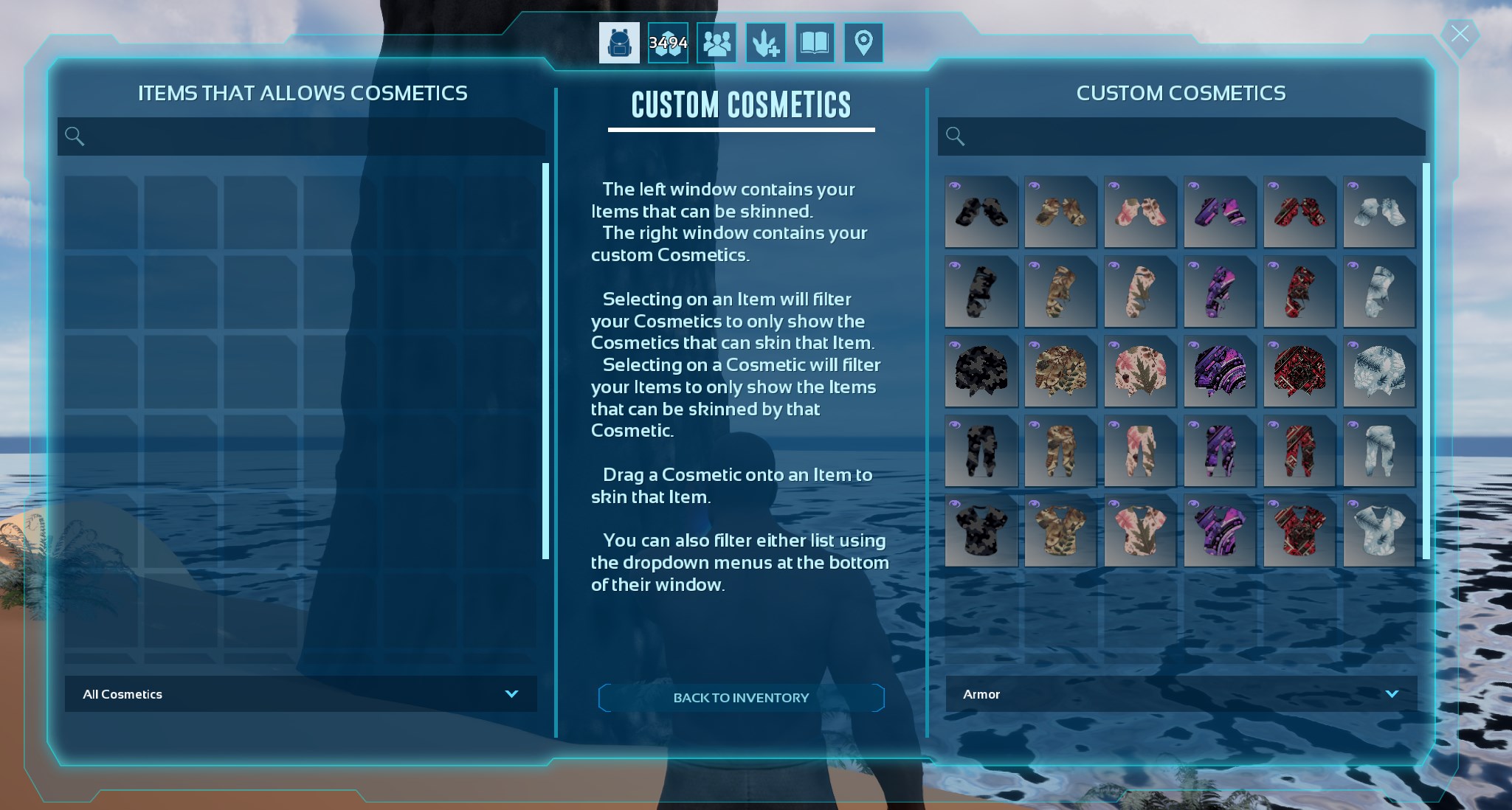Screen dimensions: 1512x810
Task: Select the dino footprint tab
Action: click(x=765, y=43)
